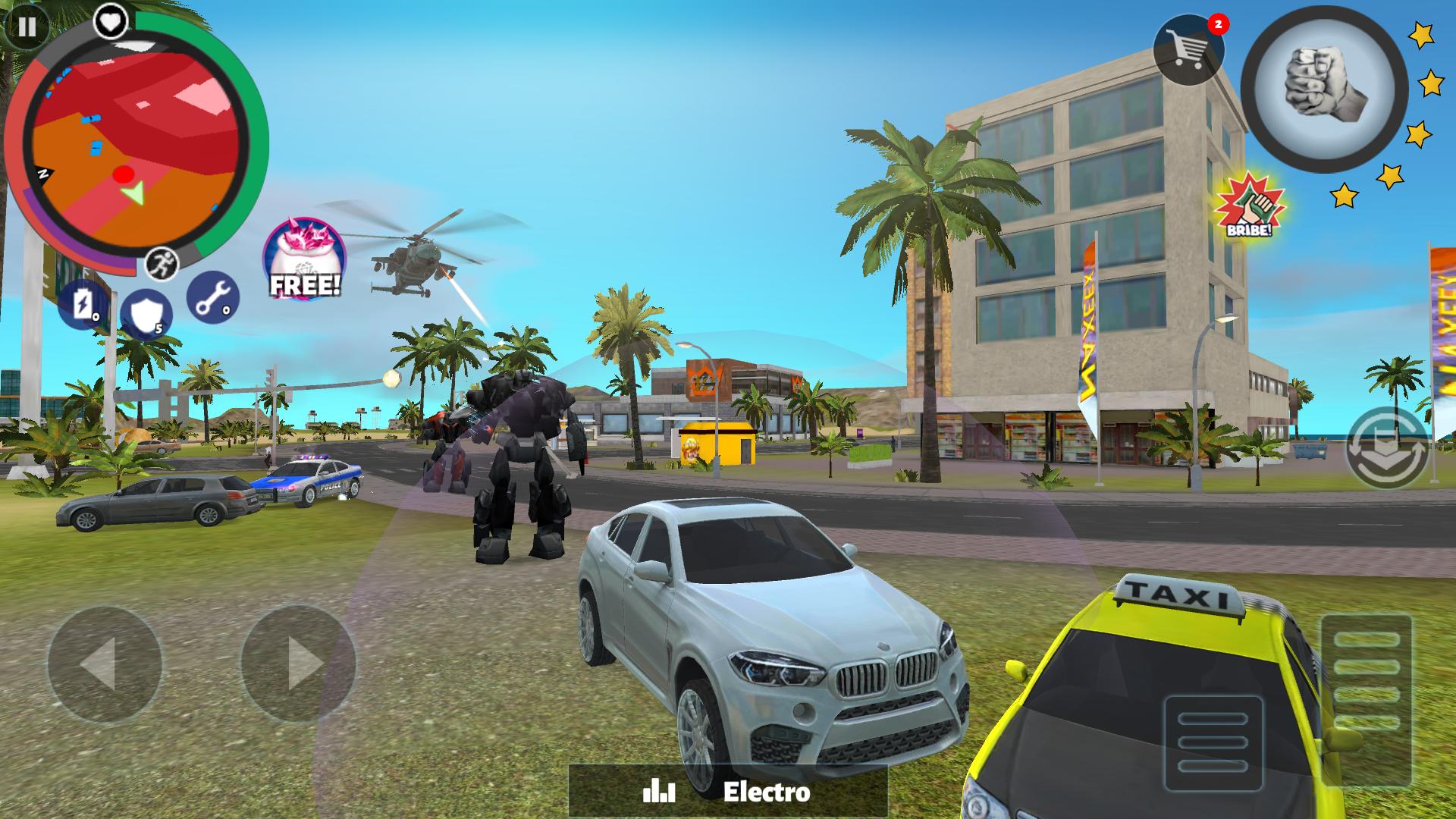Switch radio by tapping Electro
Viewport: 1456px width, 819px height.
point(766,793)
